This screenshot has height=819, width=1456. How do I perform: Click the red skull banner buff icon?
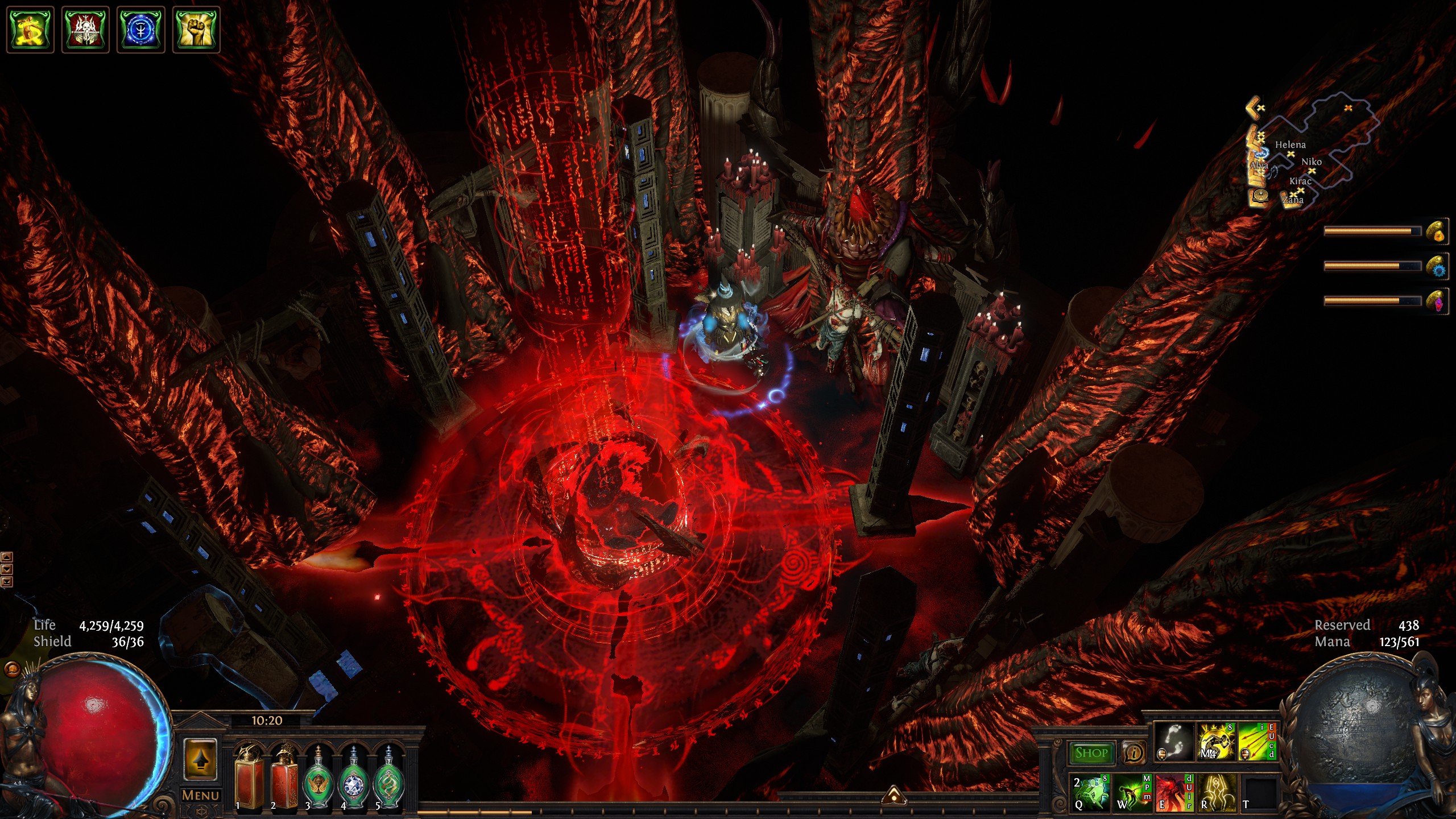click(x=85, y=29)
